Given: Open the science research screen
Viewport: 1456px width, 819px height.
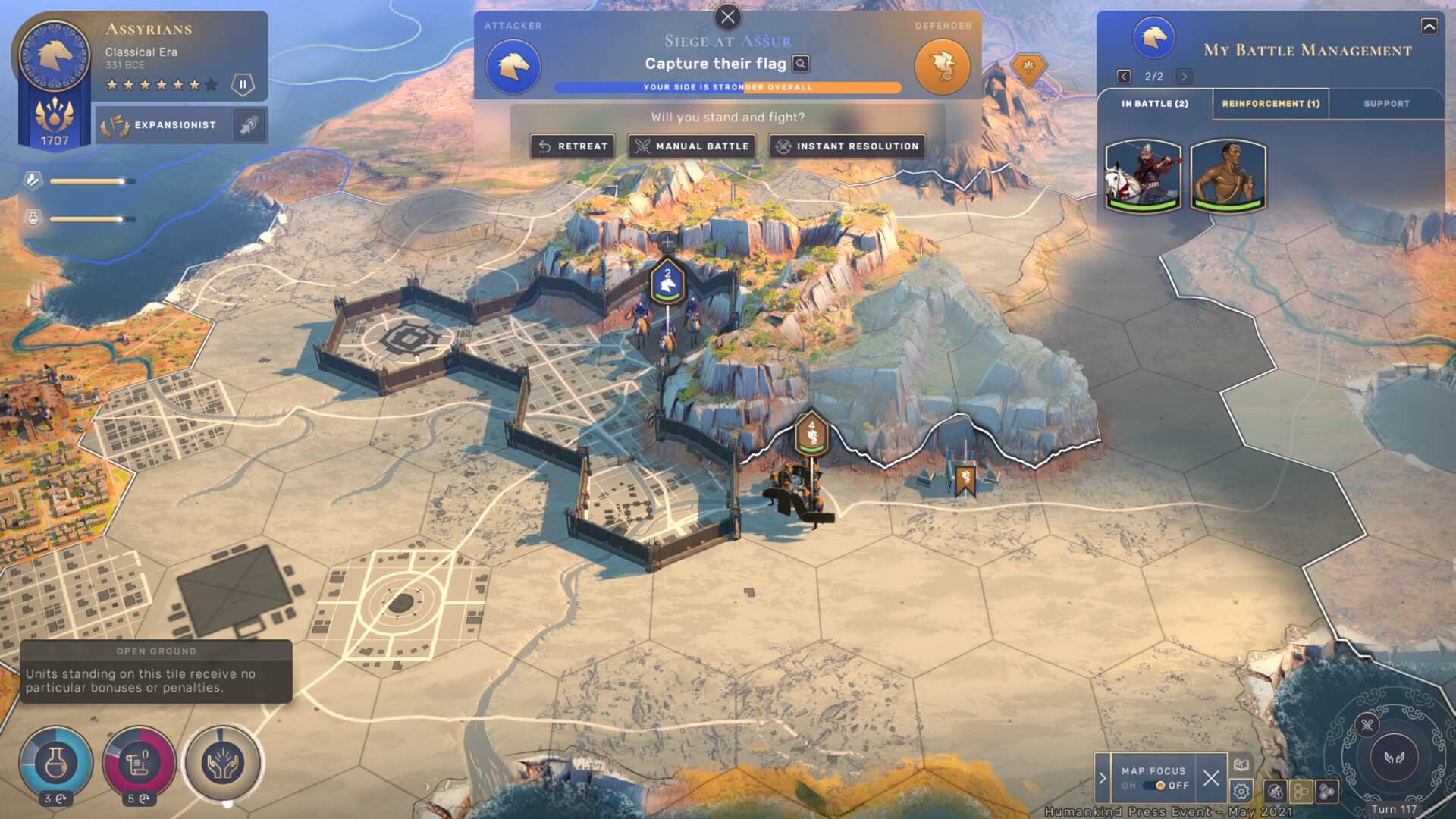Looking at the screenshot, I should [x=55, y=763].
